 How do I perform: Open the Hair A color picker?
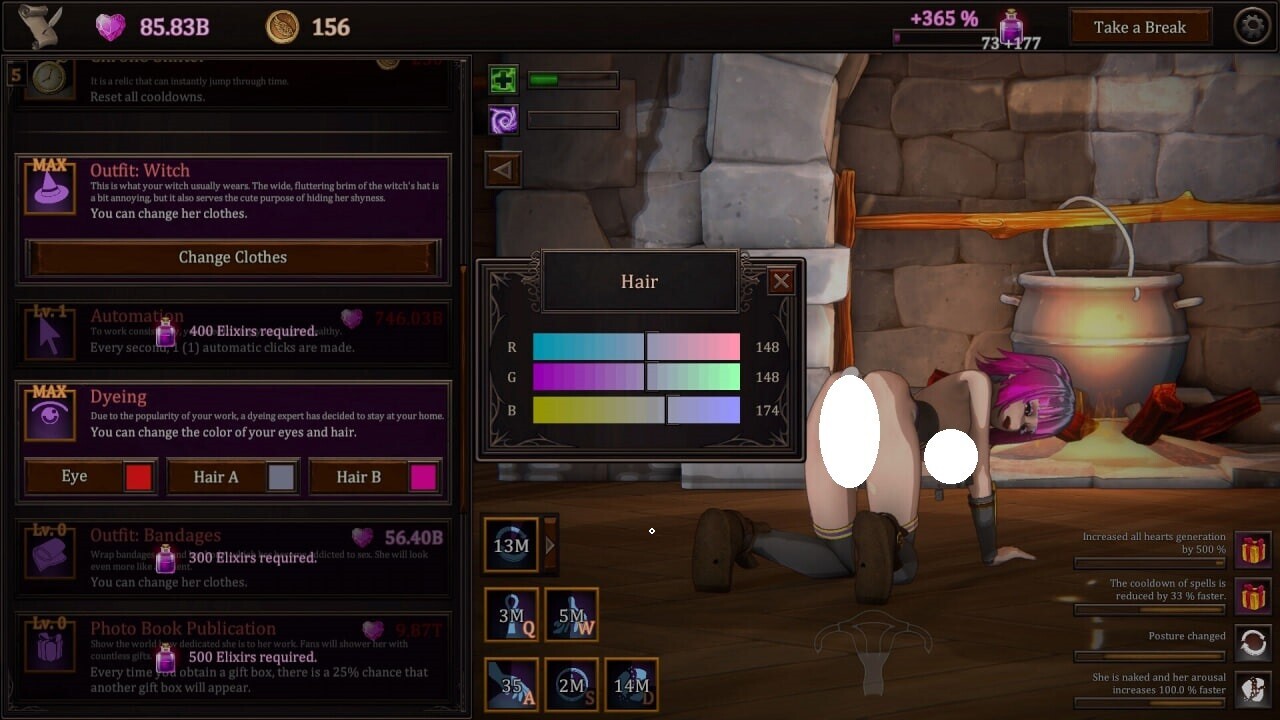point(282,477)
